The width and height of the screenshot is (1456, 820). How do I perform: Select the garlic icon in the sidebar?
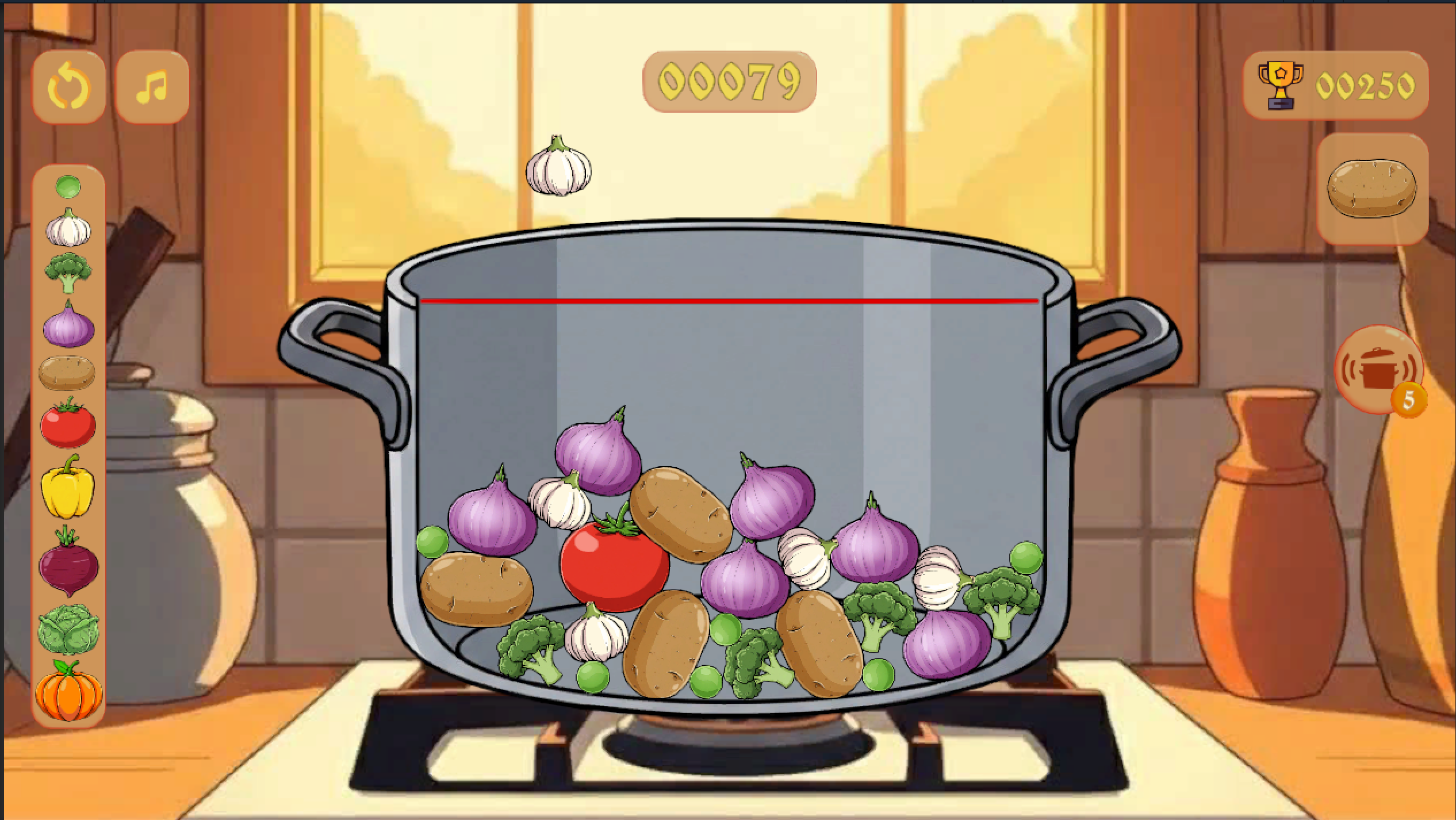pyautogui.click(x=68, y=230)
